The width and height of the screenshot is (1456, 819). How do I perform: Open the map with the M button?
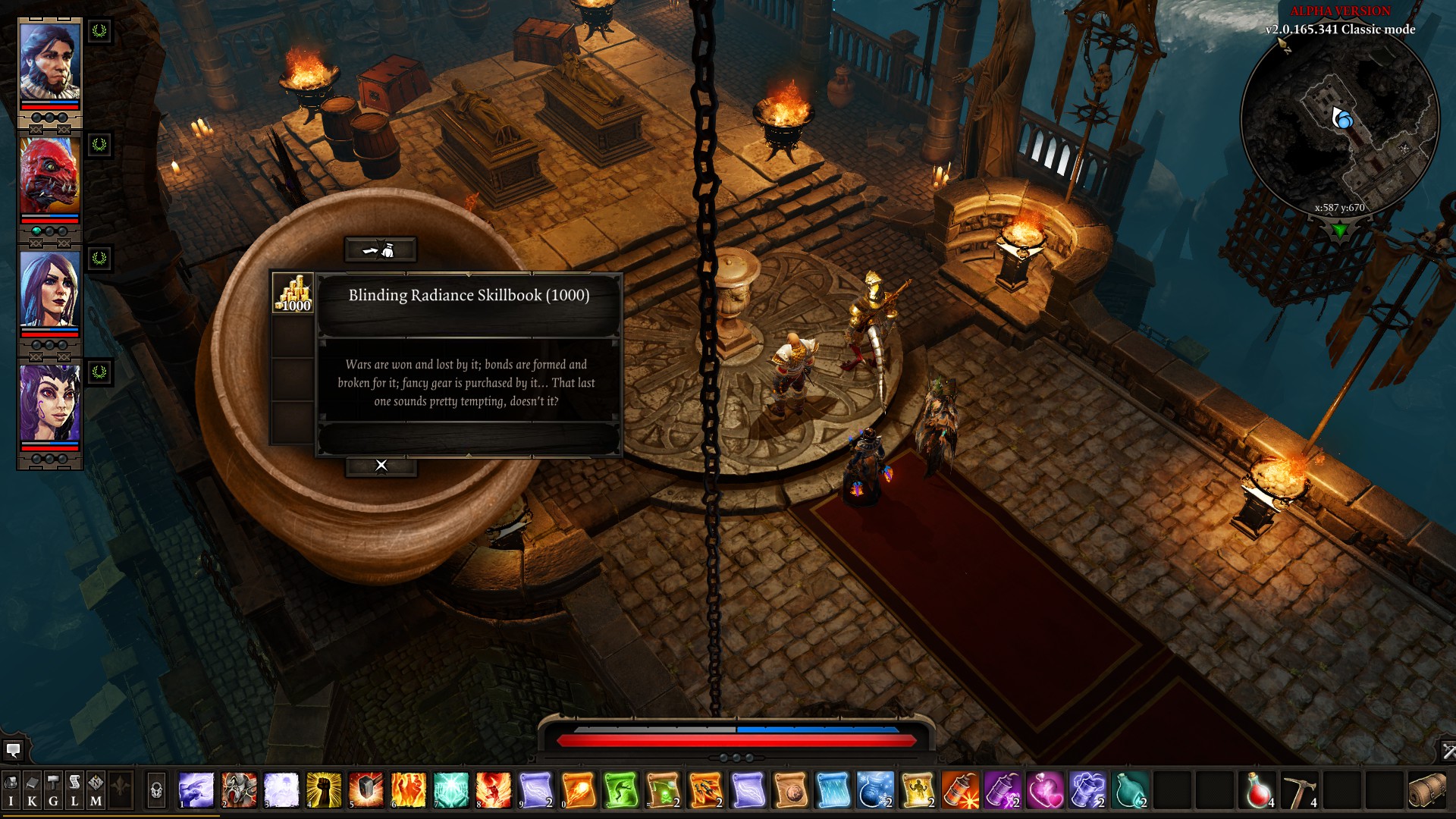click(96, 791)
